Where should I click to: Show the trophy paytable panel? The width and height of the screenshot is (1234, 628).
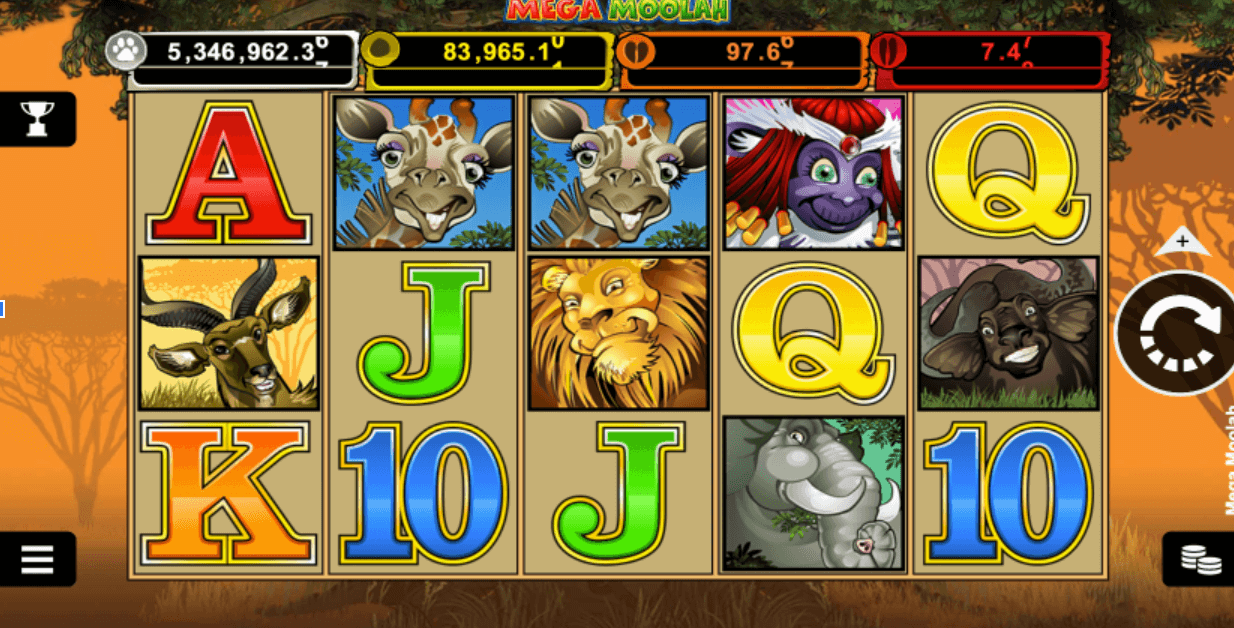37,119
